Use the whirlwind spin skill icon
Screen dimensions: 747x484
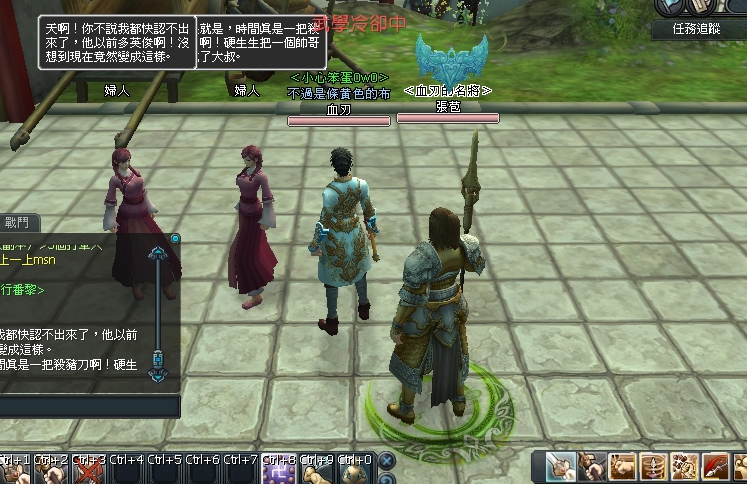point(653,467)
